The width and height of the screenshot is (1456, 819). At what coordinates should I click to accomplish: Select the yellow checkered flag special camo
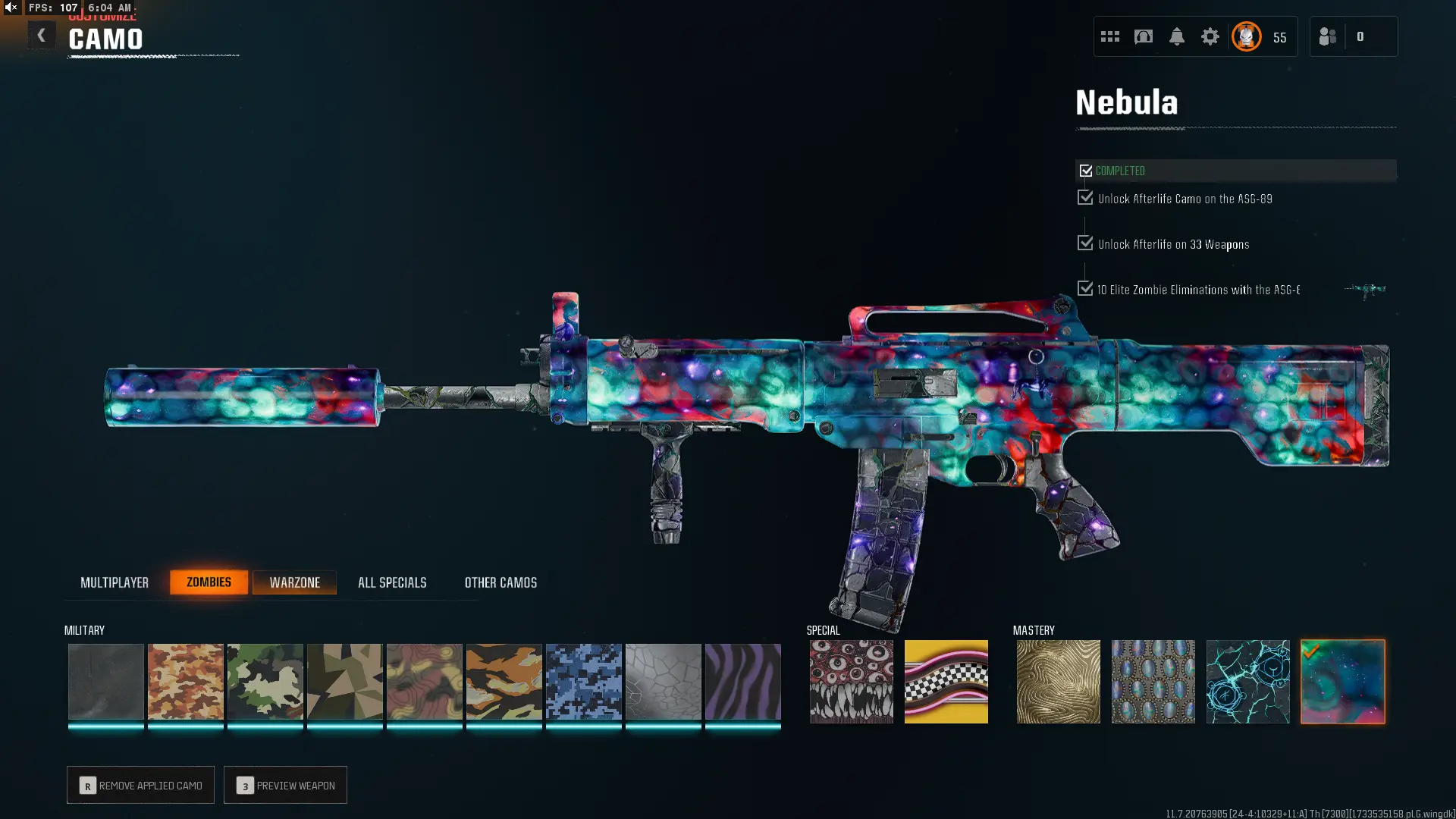(x=946, y=681)
